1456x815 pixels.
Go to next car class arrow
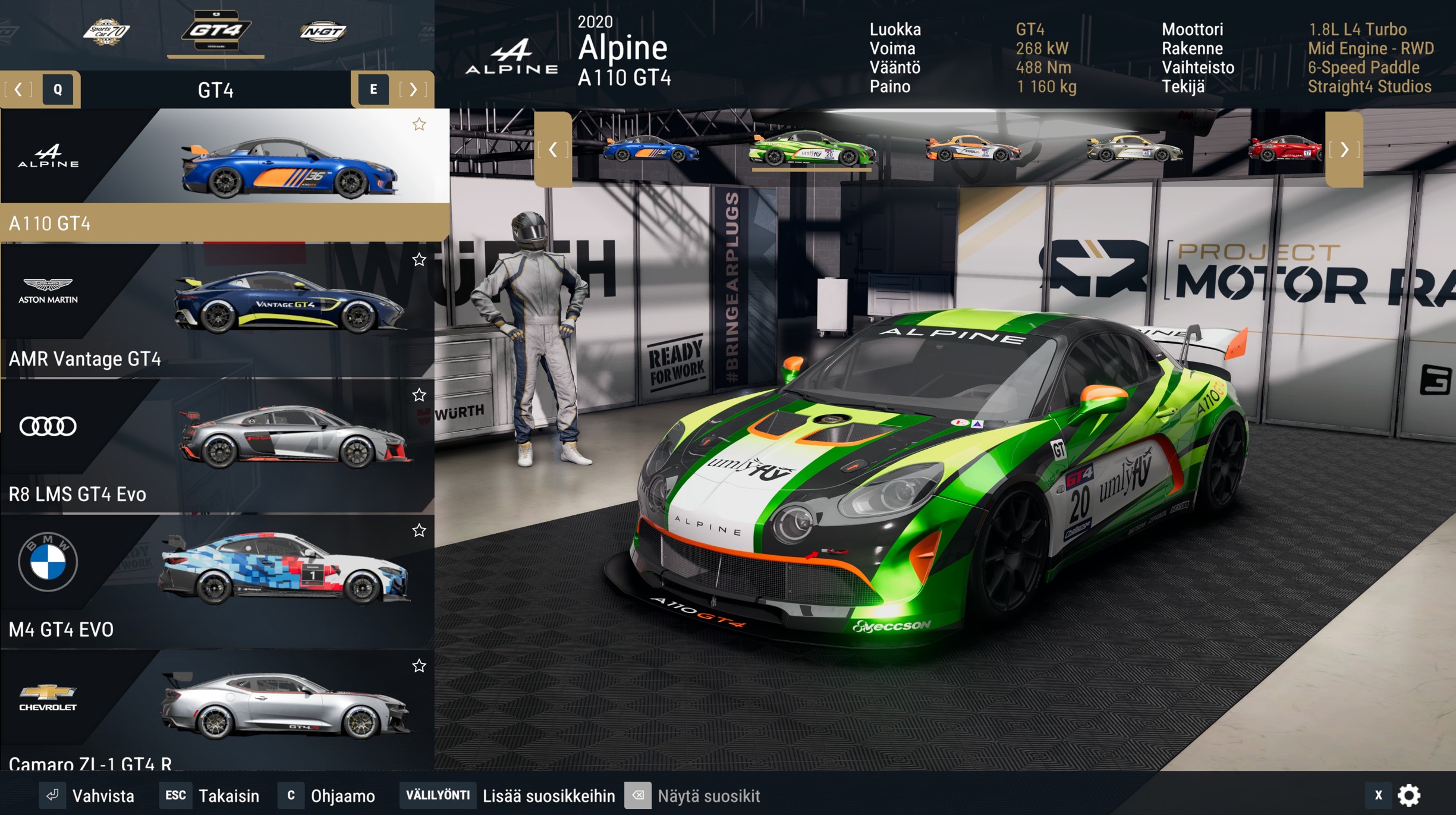413,90
